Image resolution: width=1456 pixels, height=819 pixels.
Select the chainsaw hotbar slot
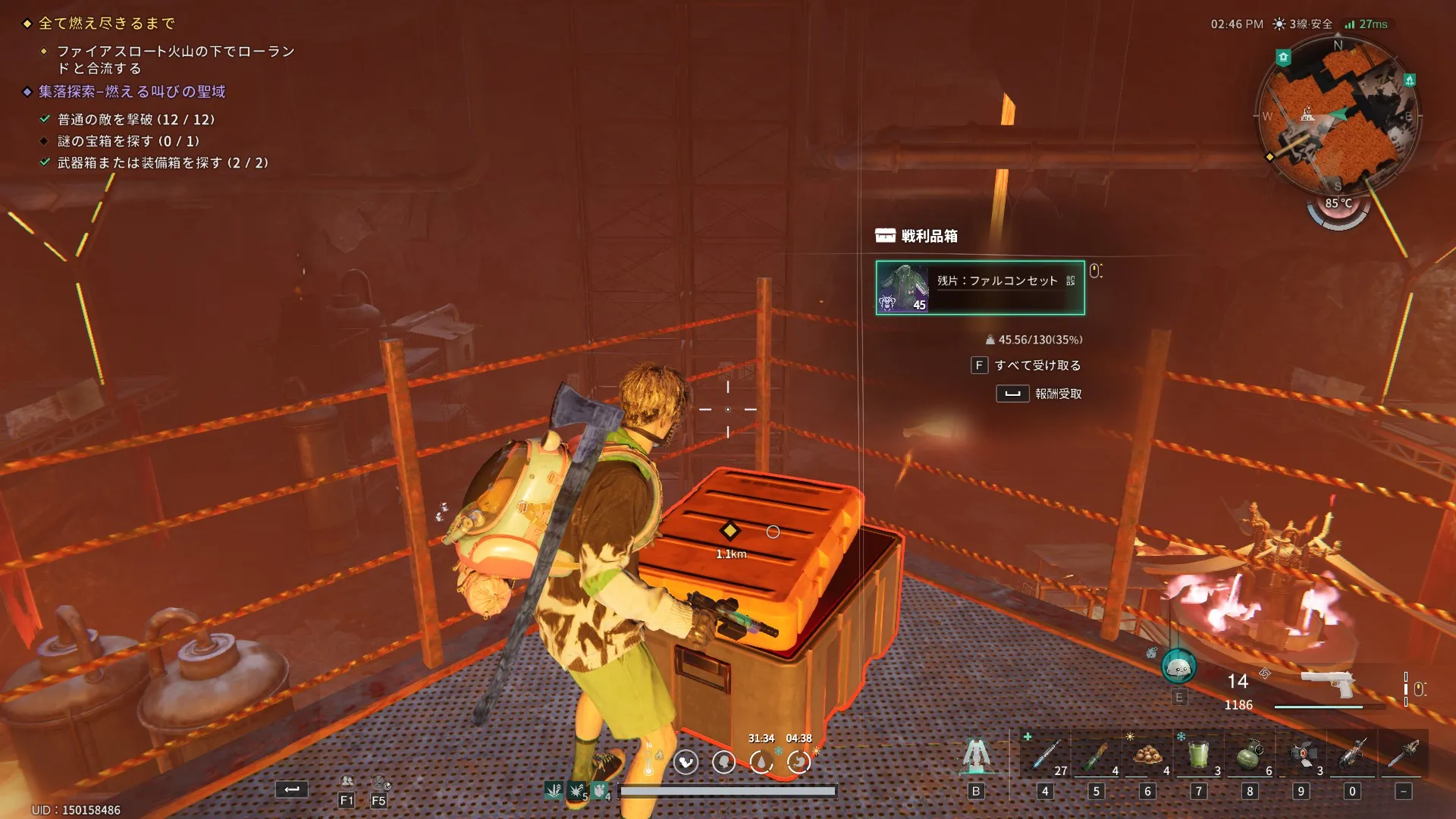[x=1404, y=755]
